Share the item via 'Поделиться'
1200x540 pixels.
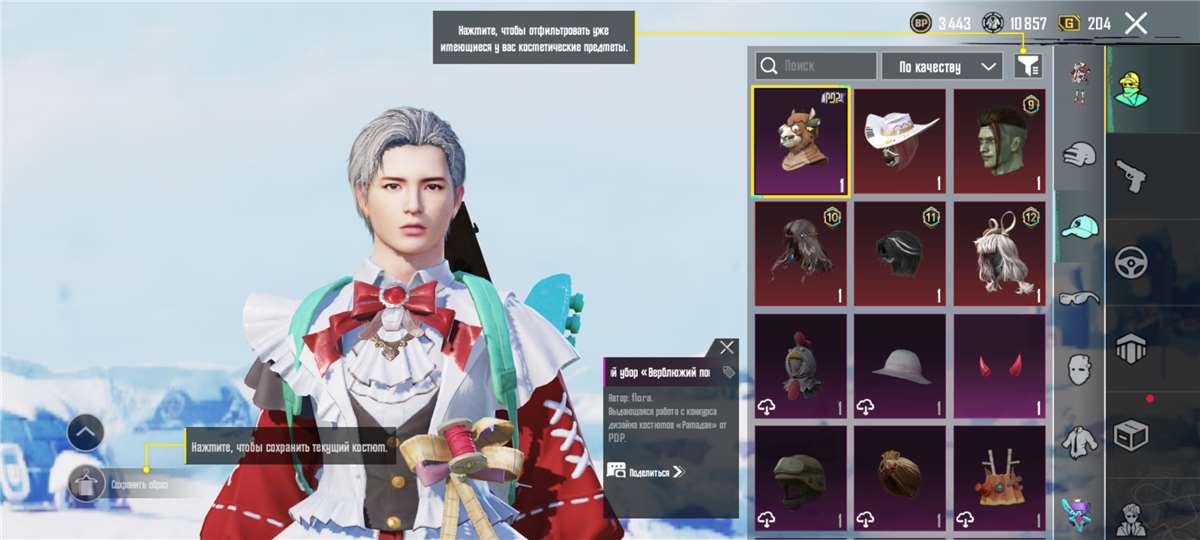646,471
